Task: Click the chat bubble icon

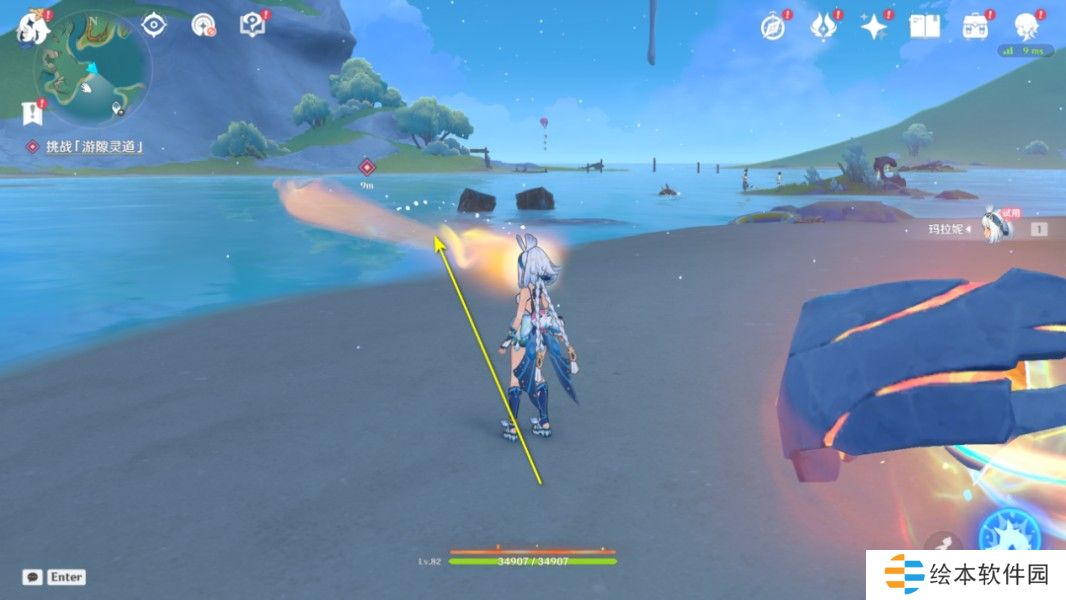Action: tap(33, 577)
